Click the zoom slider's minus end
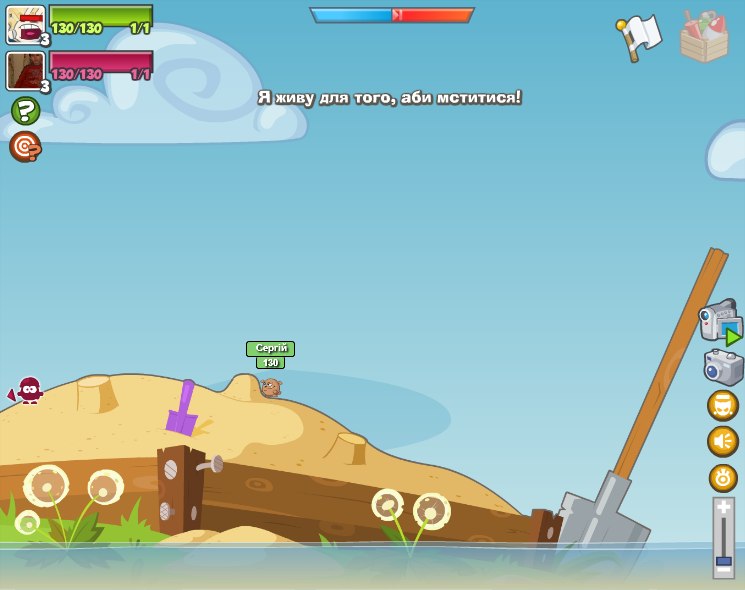The height and width of the screenshot is (590, 745). pyautogui.click(x=723, y=569)
